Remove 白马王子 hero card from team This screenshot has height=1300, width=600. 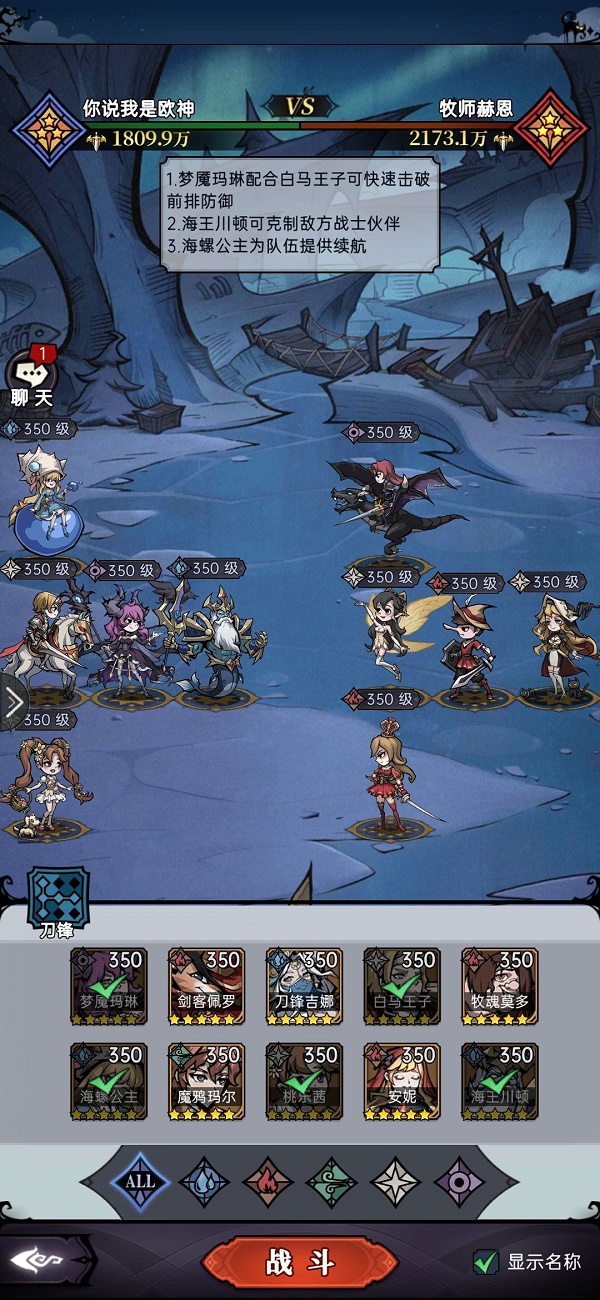tap(402, 986)
